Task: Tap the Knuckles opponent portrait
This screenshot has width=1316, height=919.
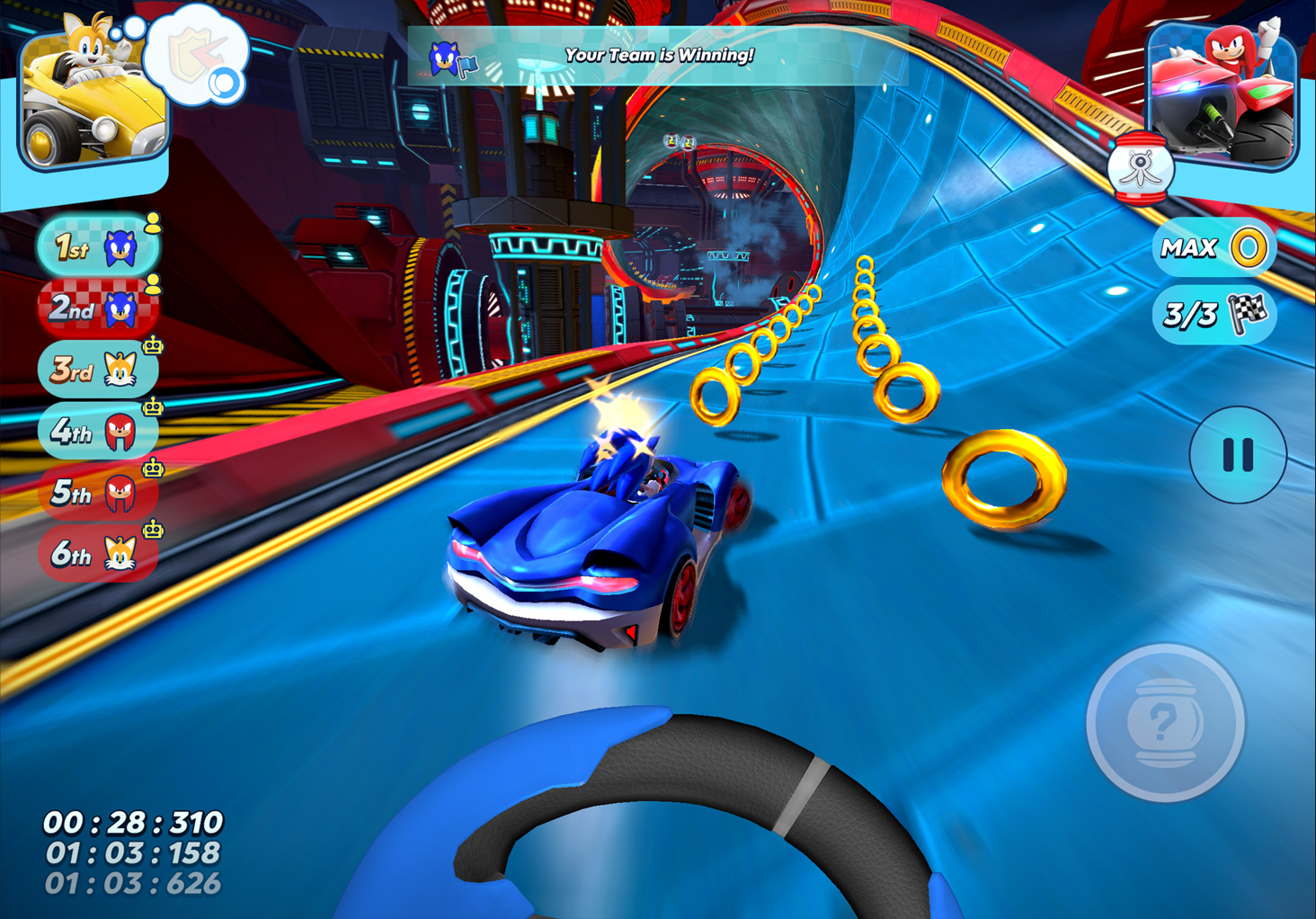Action: click(x=1223, y=93)
